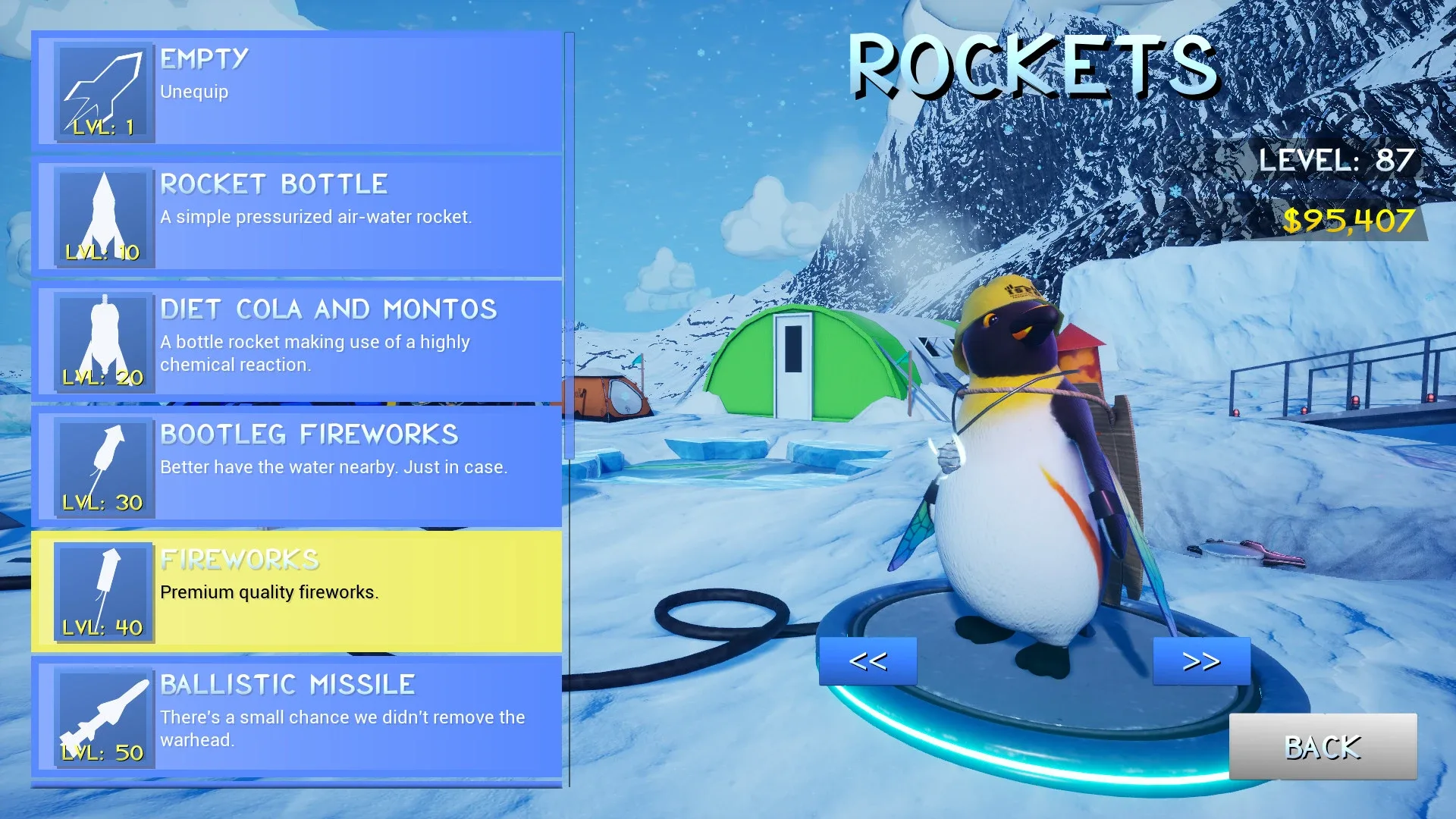Select the Bootleg Fireworks entry
Image resolution: width=1456 pixels, height=819 pixels.
[x=303, y=466]
